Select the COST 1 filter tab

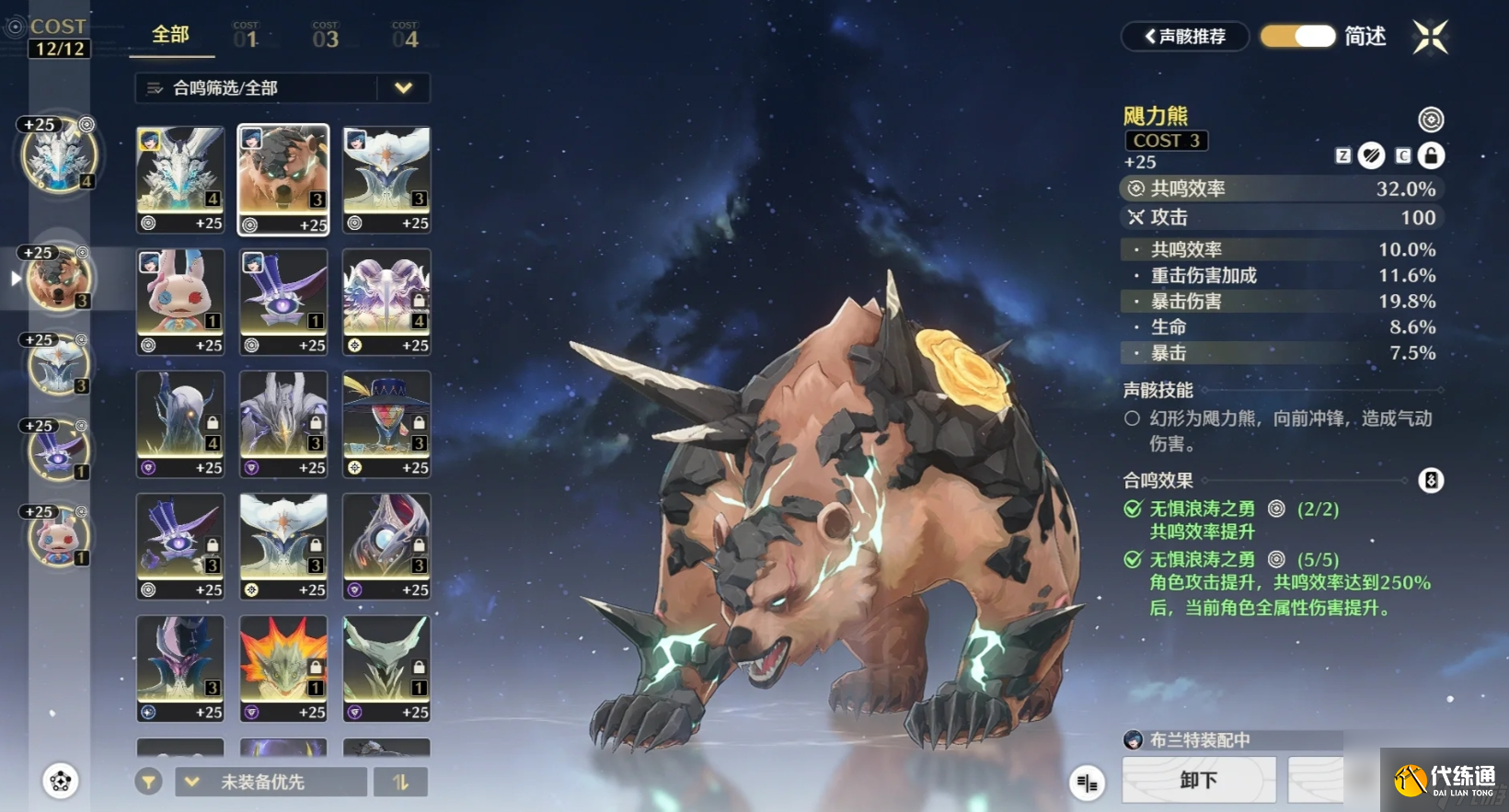[x=246, y=36]
